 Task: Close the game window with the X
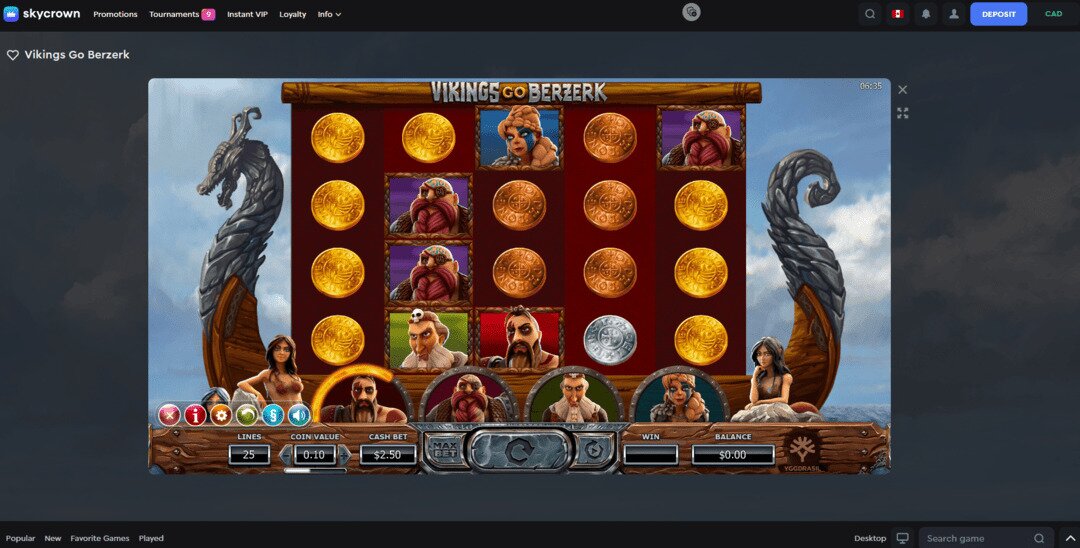(x=903, y=90)
